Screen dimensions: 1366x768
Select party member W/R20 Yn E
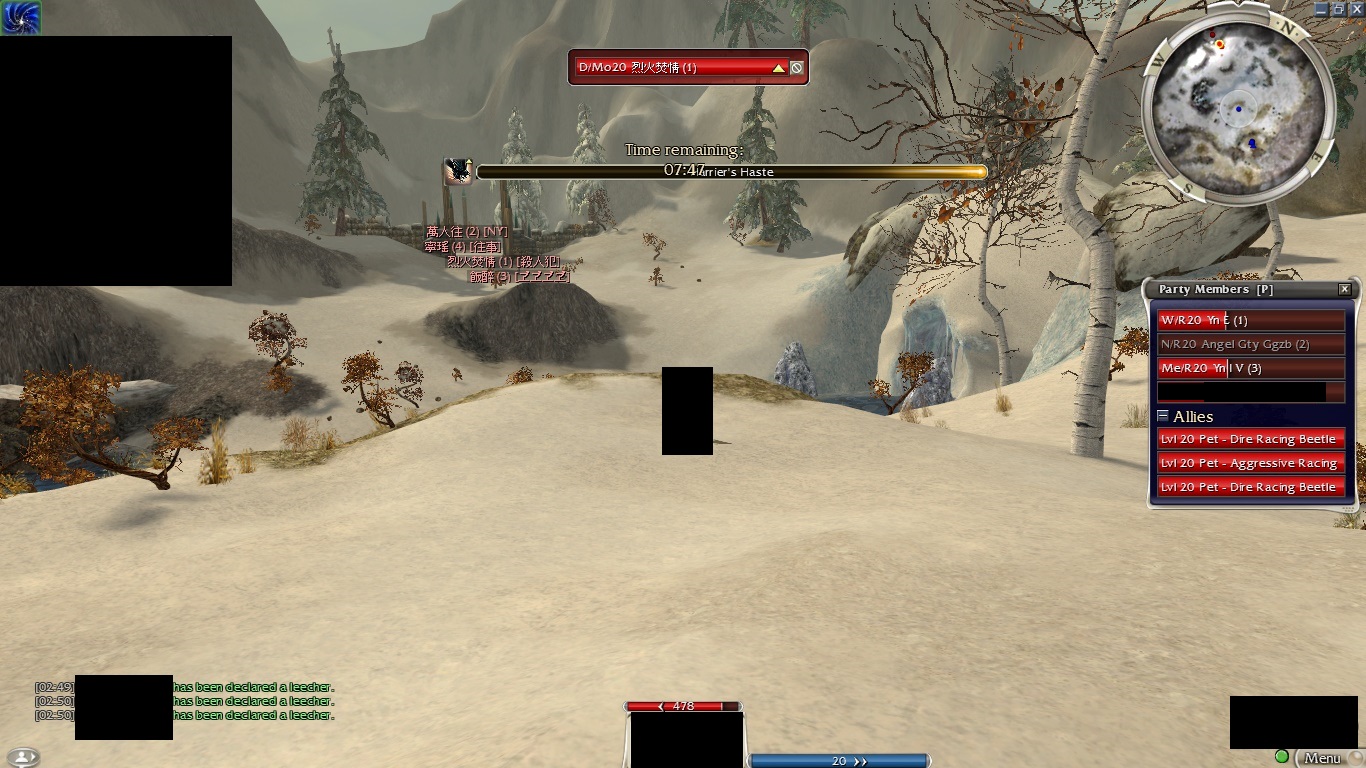[x=1250, y=321]
